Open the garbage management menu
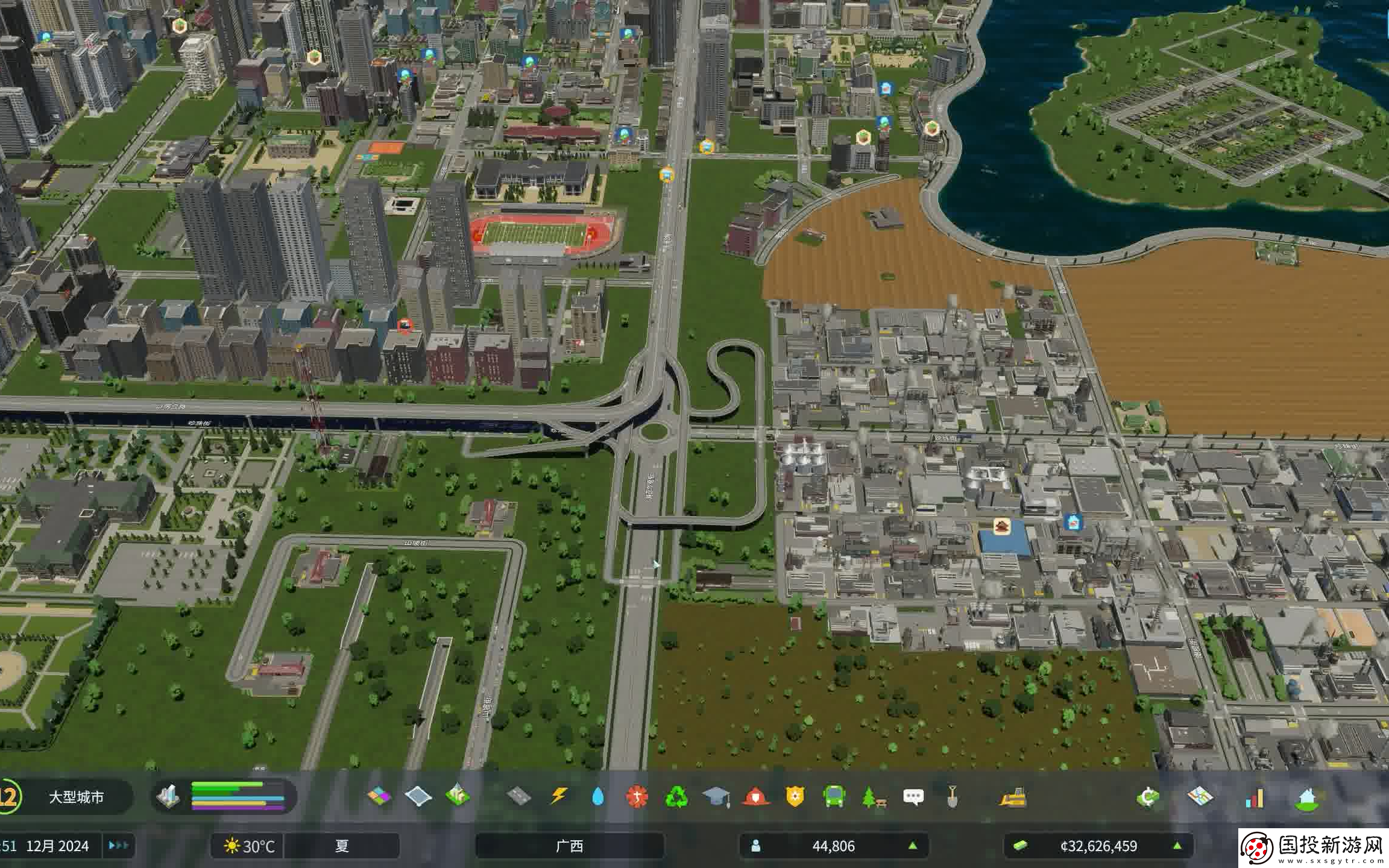The height and width of the screenshot is (868, 1389). (x=676, y=797)
